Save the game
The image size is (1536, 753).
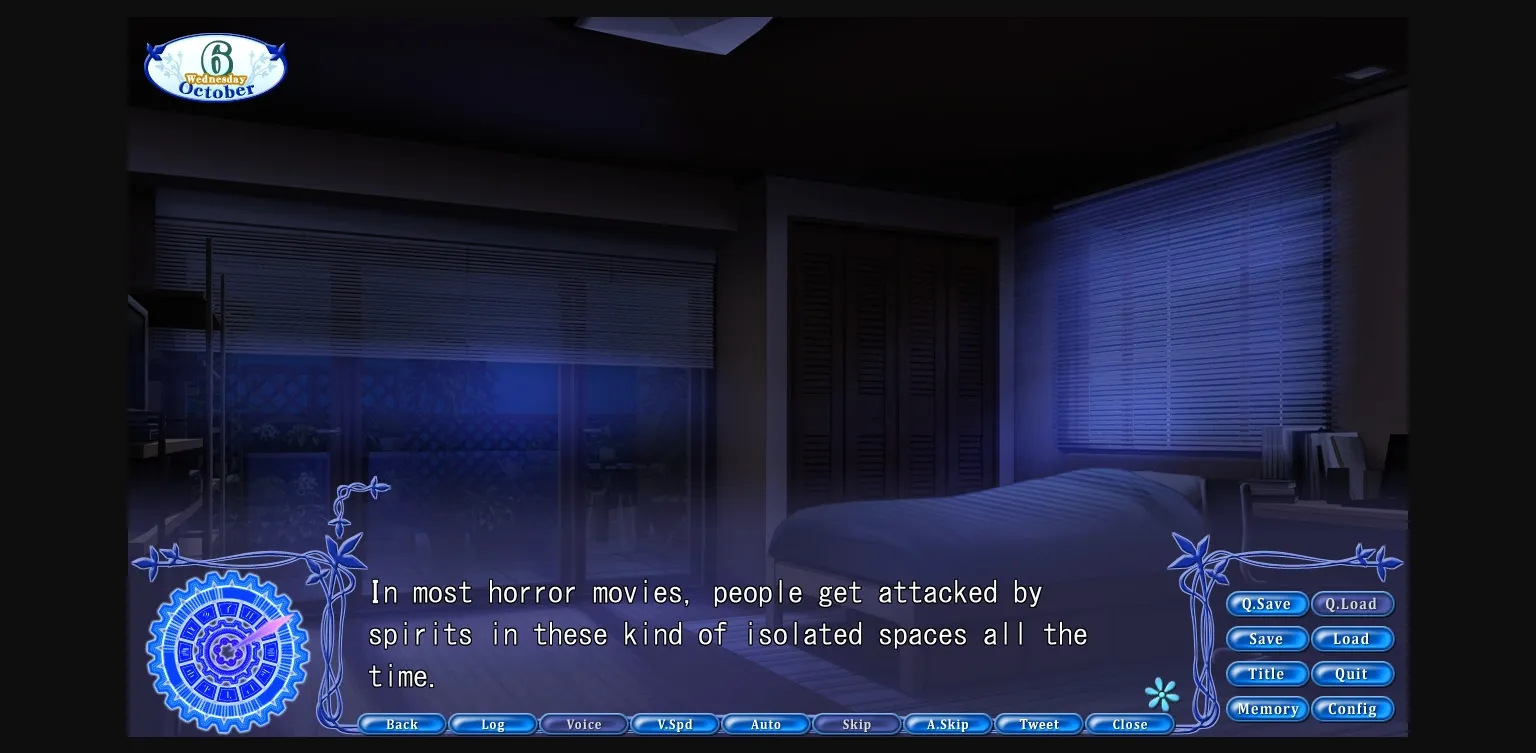pyautogui.click(x=1267, y=639)
